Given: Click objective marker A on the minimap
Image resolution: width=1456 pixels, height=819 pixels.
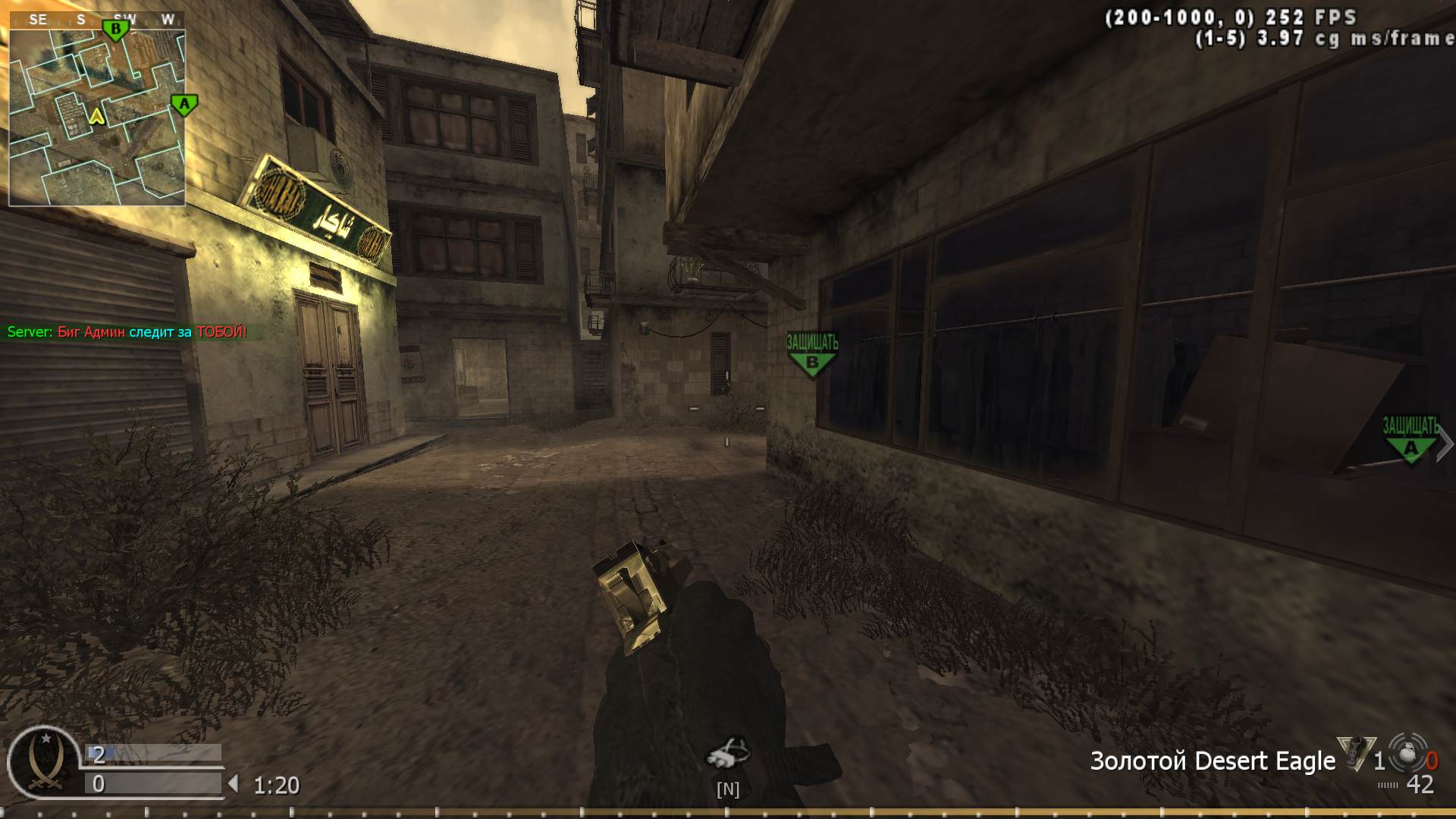Looking at the screenshot, I should (x=182, y=105).
